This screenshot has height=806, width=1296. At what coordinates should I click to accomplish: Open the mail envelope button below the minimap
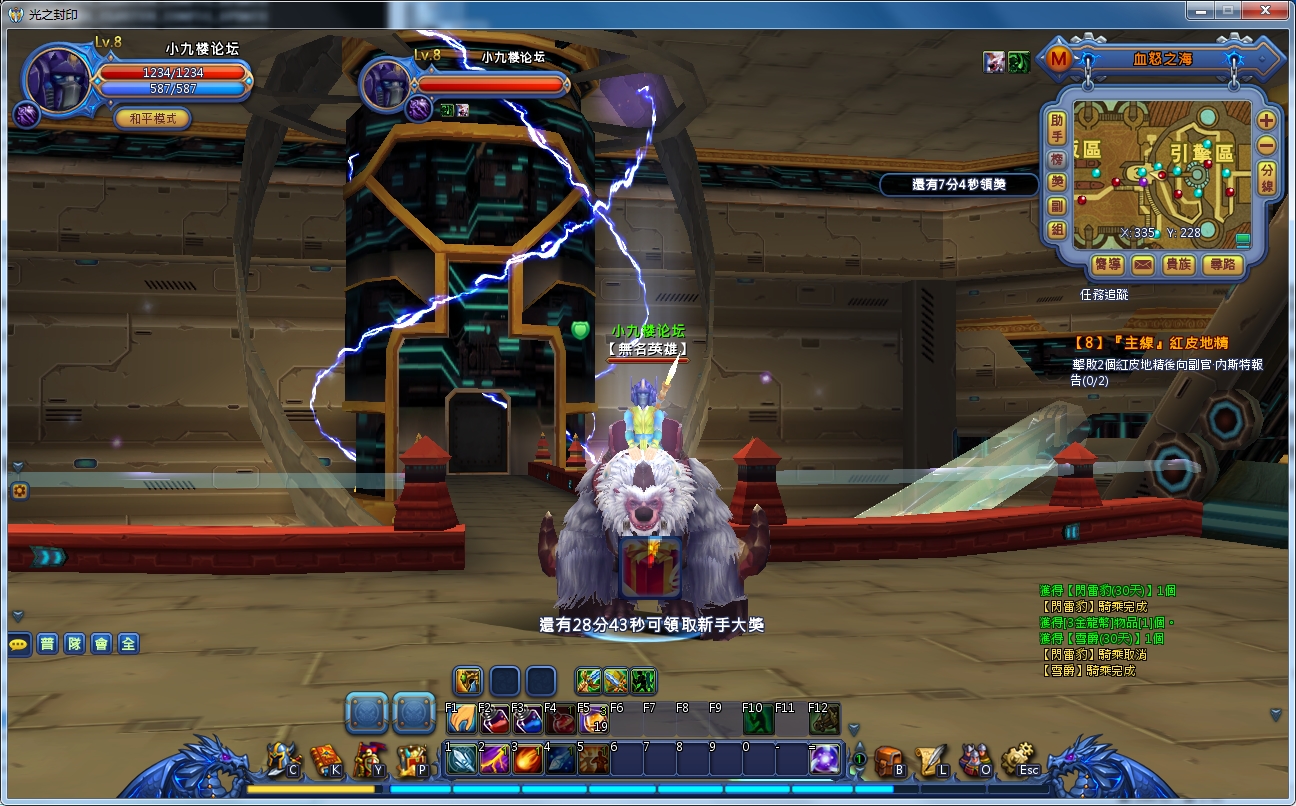click(1143, 264)
